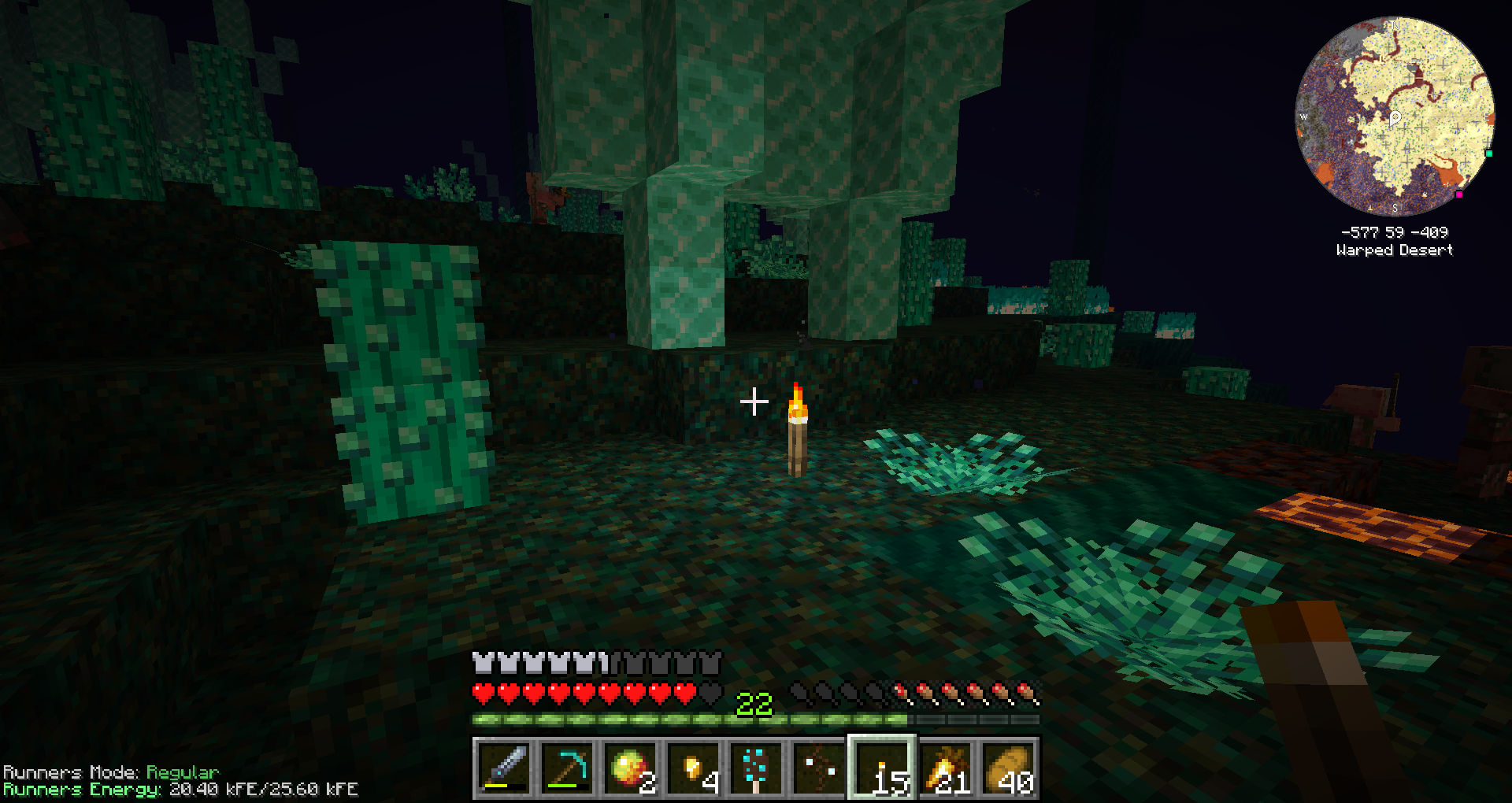
Task: Select the corn stack of 21
Action: (x=945, y=768)
